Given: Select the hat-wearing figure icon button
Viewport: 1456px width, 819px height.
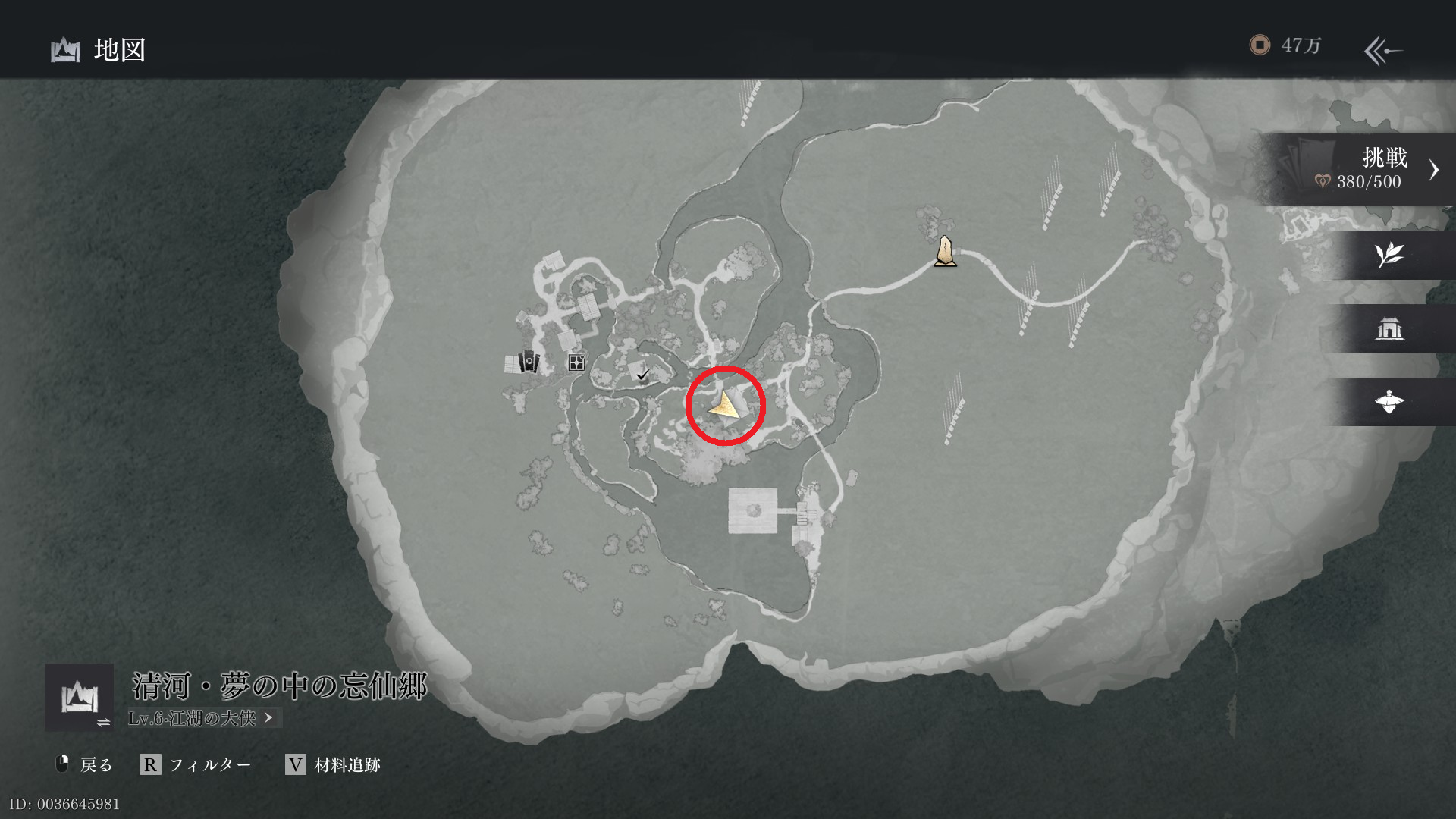Looking at the screenshot, I should (1389, 402).
